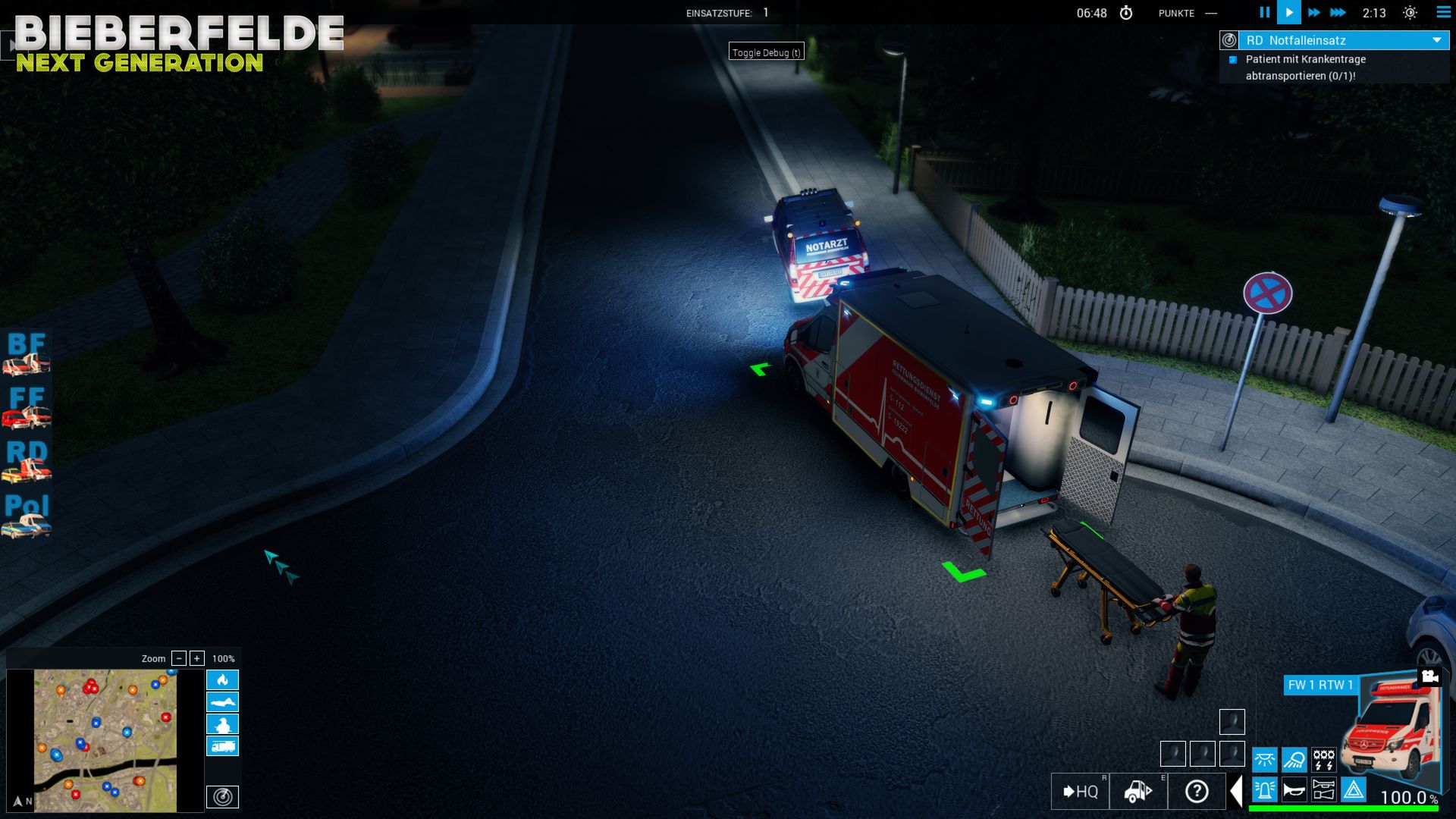This screenshot has height=819, width=1456.
Task: Zoom in the minimap with plus button
Action: click(197, 658)
